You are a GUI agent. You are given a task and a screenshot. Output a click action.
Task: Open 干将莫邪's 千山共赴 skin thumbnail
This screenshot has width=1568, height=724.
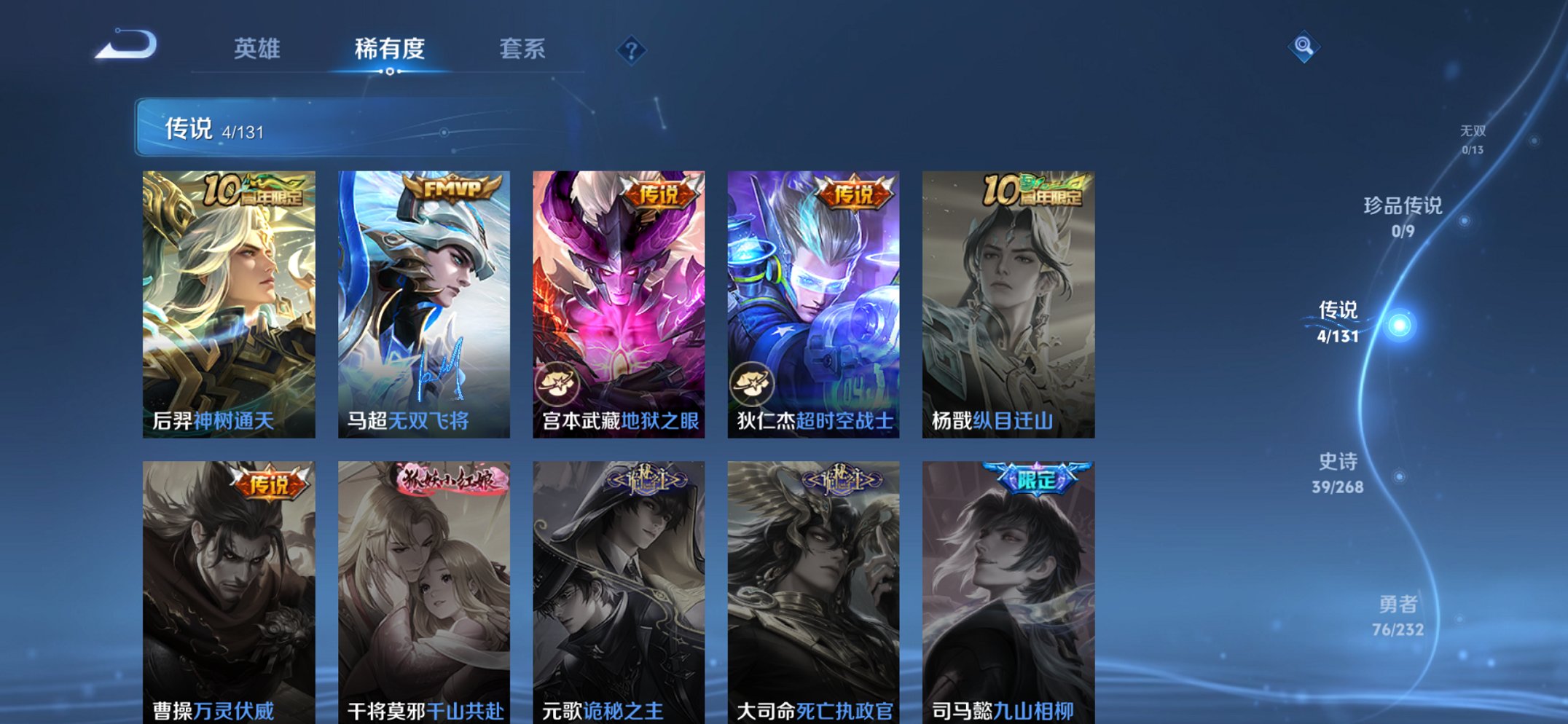(x=423, y=583)
